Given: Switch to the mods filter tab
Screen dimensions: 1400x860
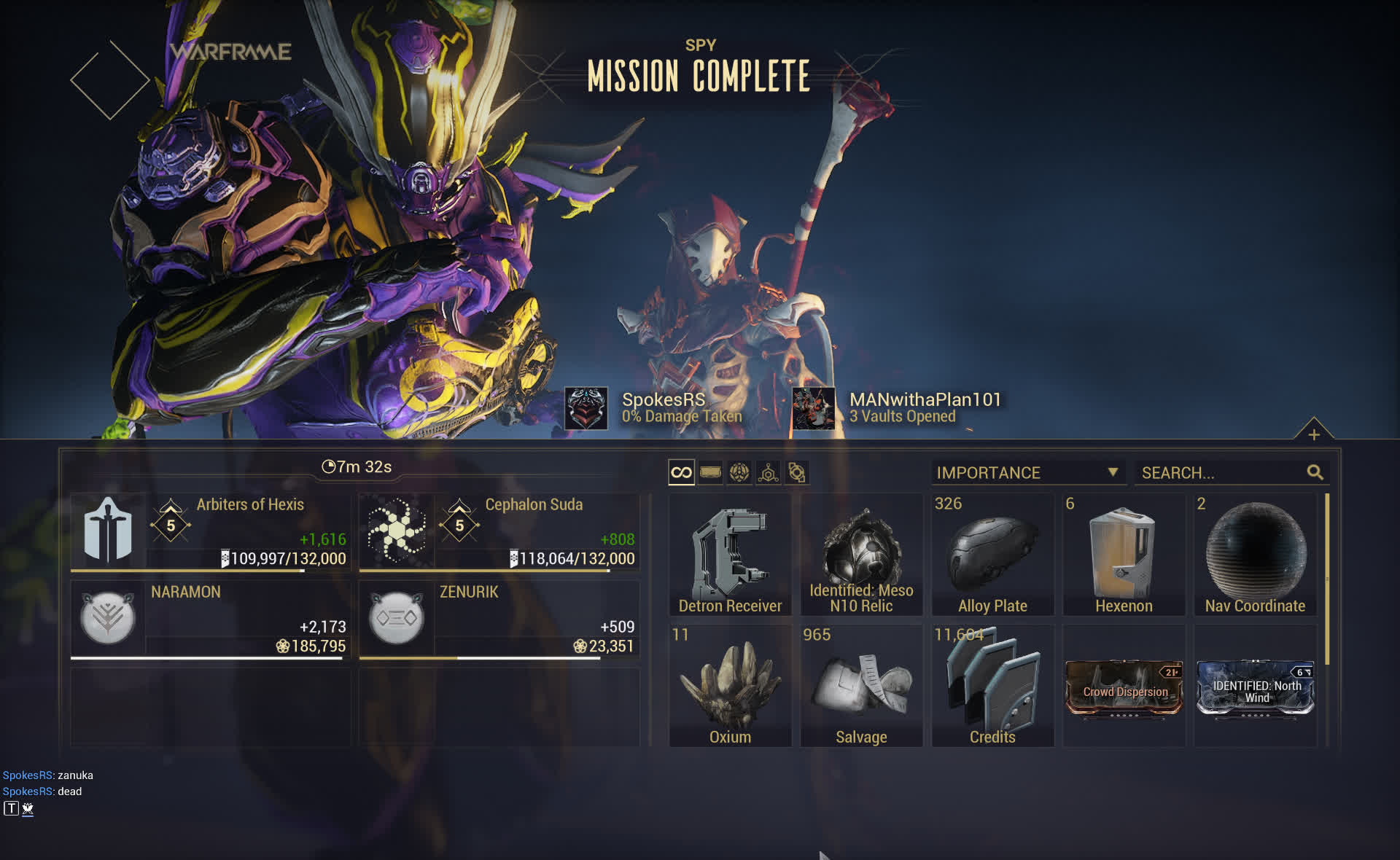Looking at the screenshot, I should [710, 473].
